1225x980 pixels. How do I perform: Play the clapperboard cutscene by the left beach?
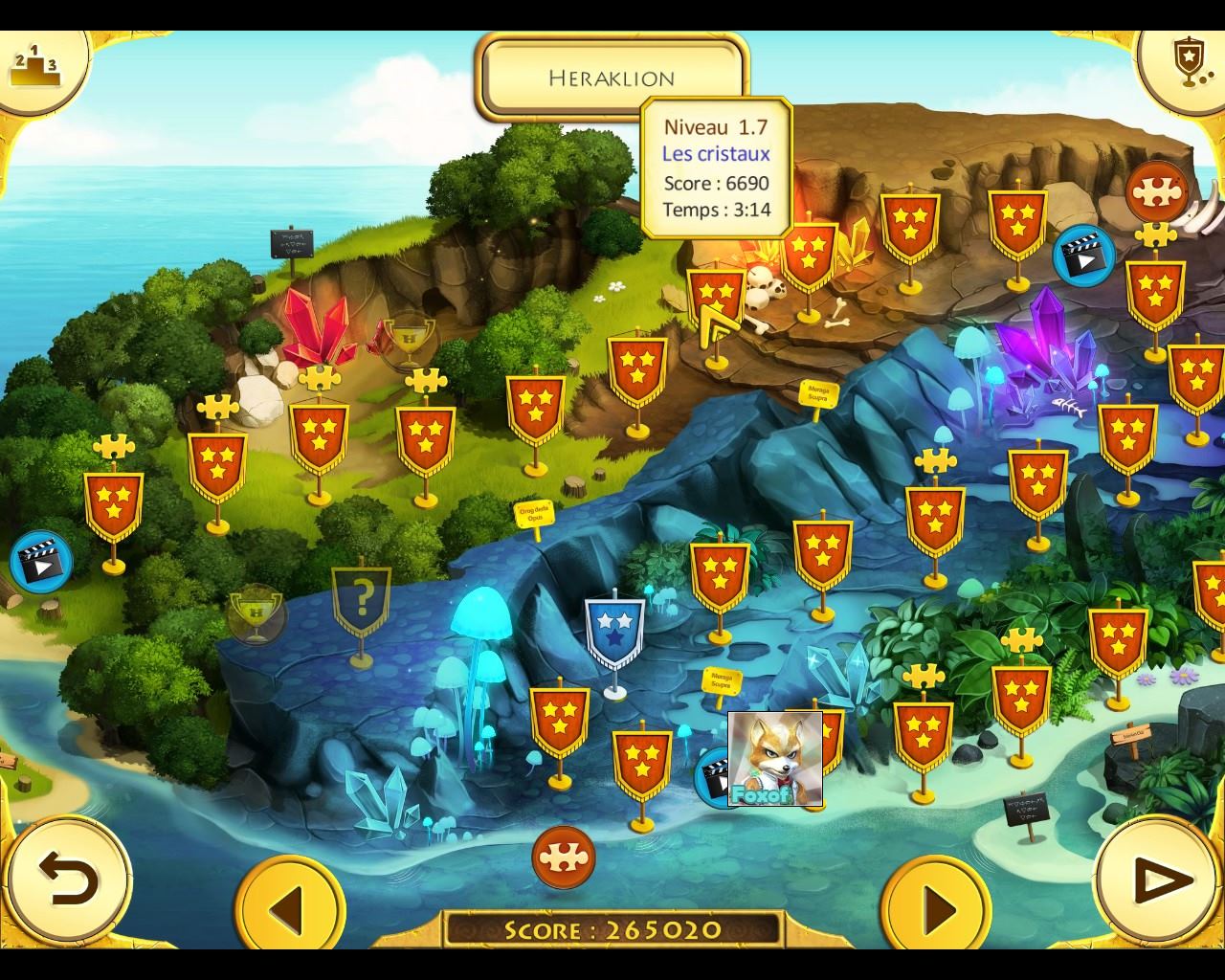click(41, 562)
